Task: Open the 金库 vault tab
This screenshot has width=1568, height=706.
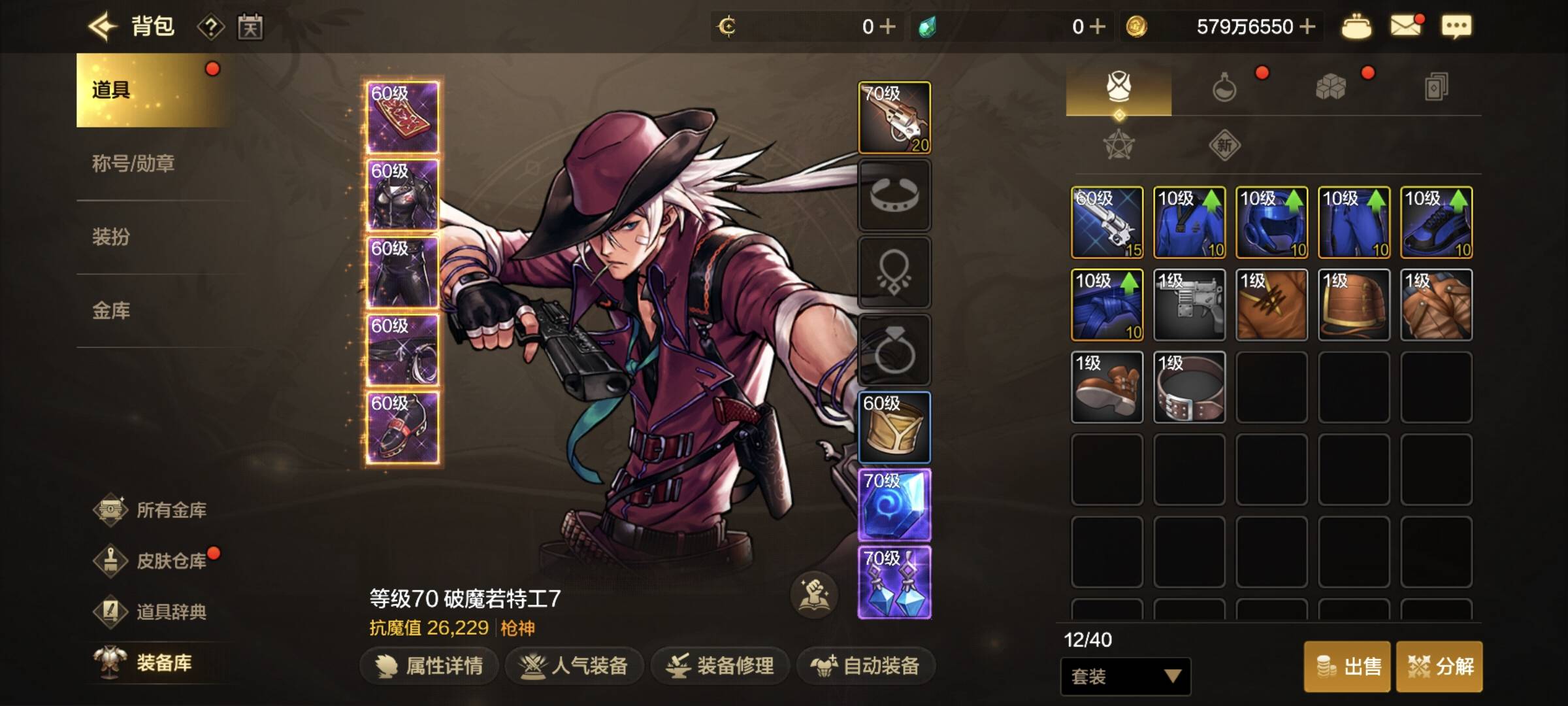Action: coord(111,311)
